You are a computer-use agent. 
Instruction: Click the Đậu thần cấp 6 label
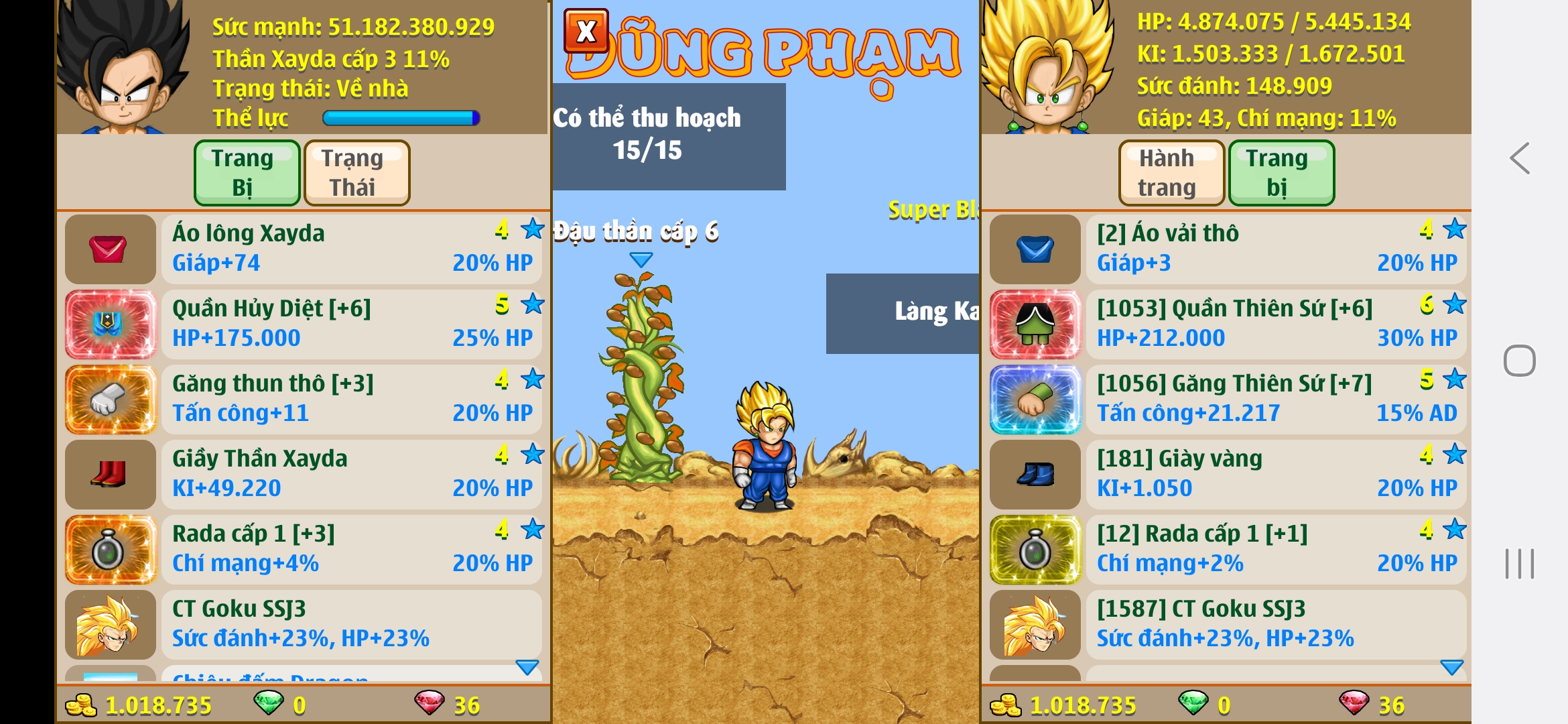[x=635, y=232]
